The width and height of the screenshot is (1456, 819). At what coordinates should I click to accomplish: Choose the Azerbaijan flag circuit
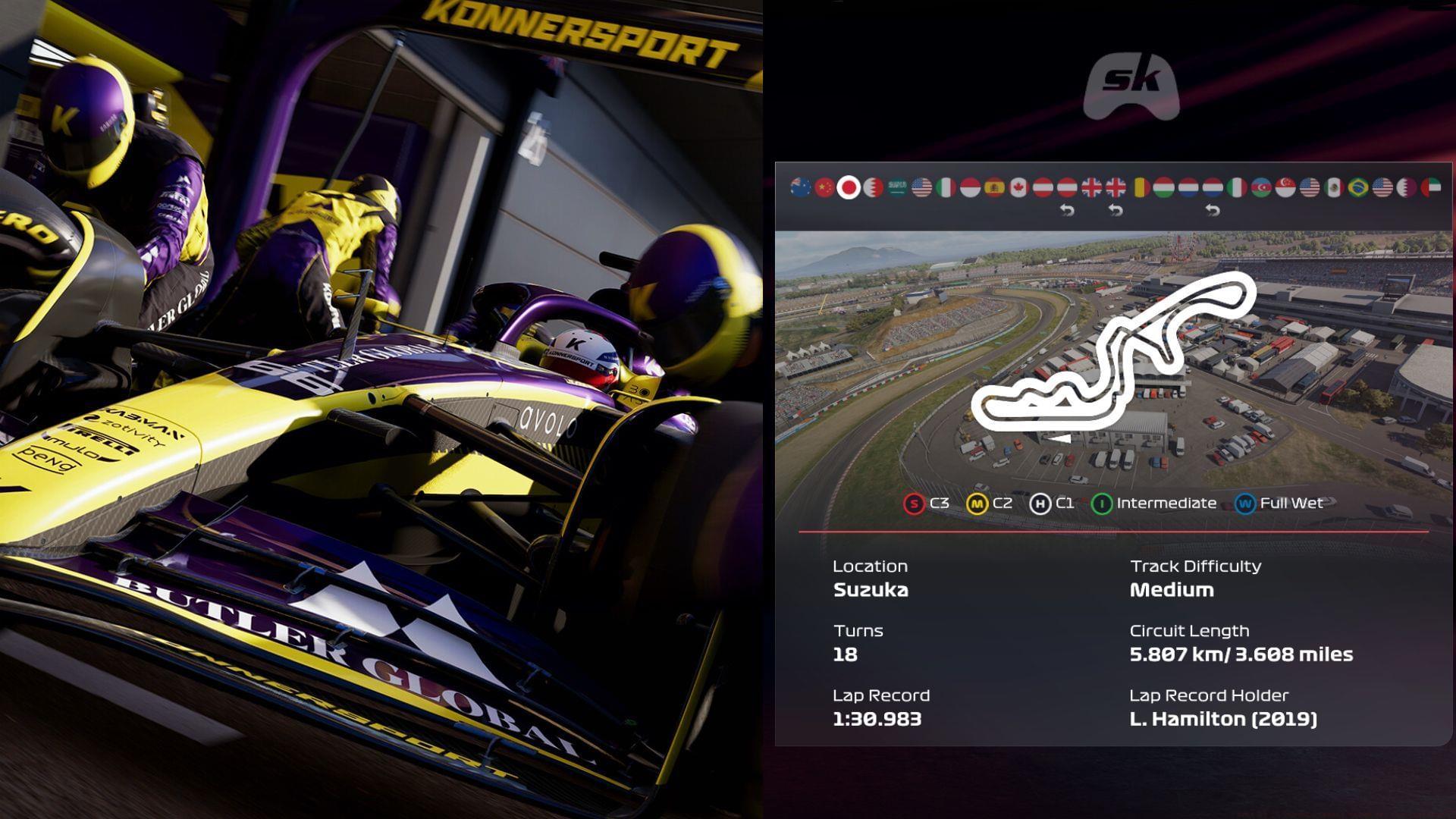1261,187
